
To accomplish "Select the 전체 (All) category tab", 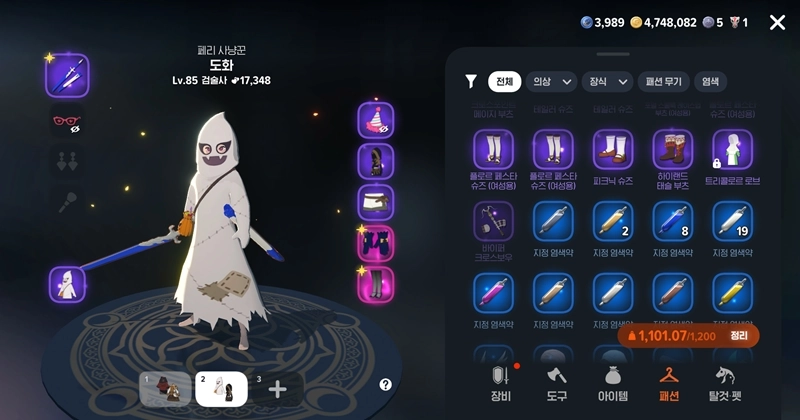I will click(x=504, y=82).
